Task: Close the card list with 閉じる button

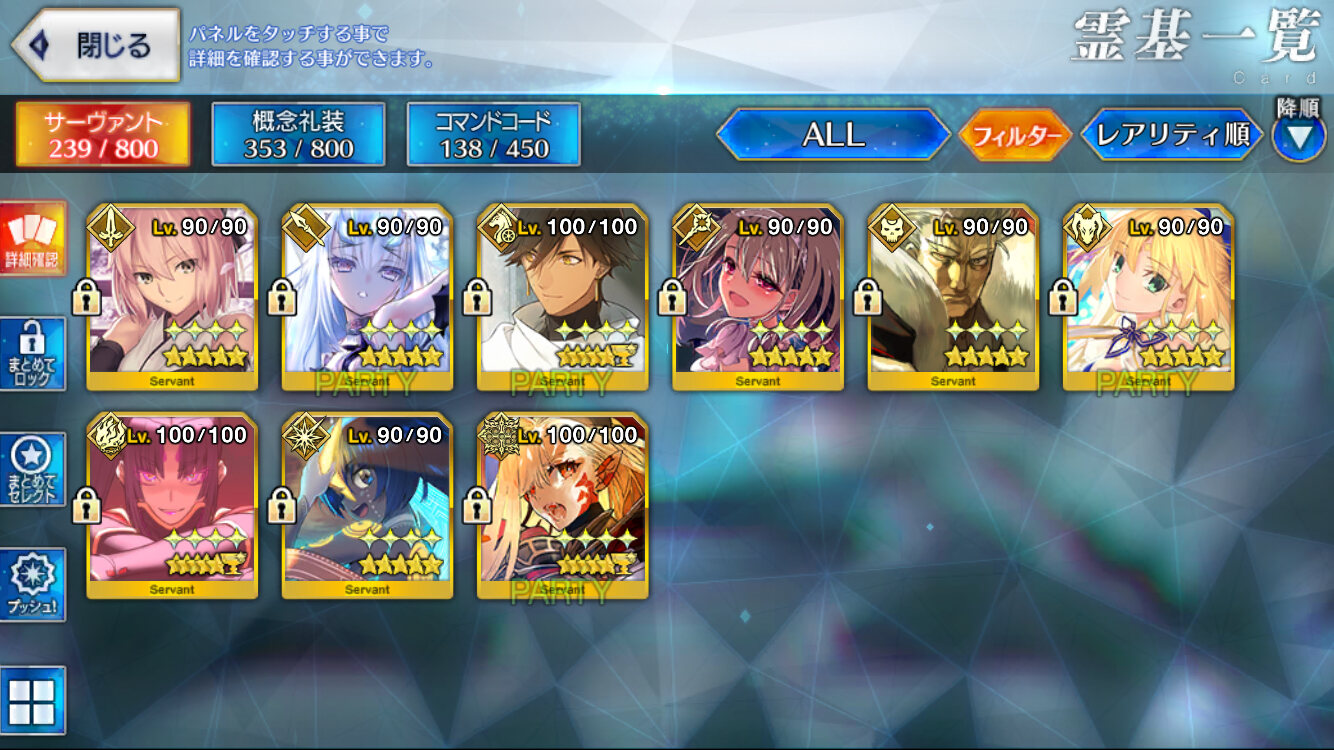Action: coord(96,45)
